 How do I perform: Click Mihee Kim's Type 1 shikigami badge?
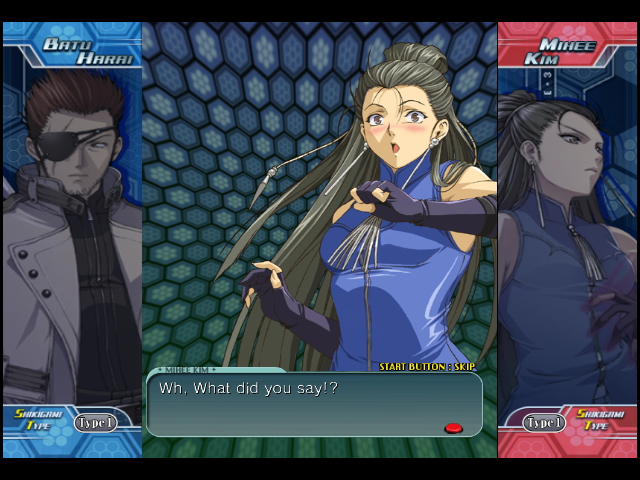(544, 422)
